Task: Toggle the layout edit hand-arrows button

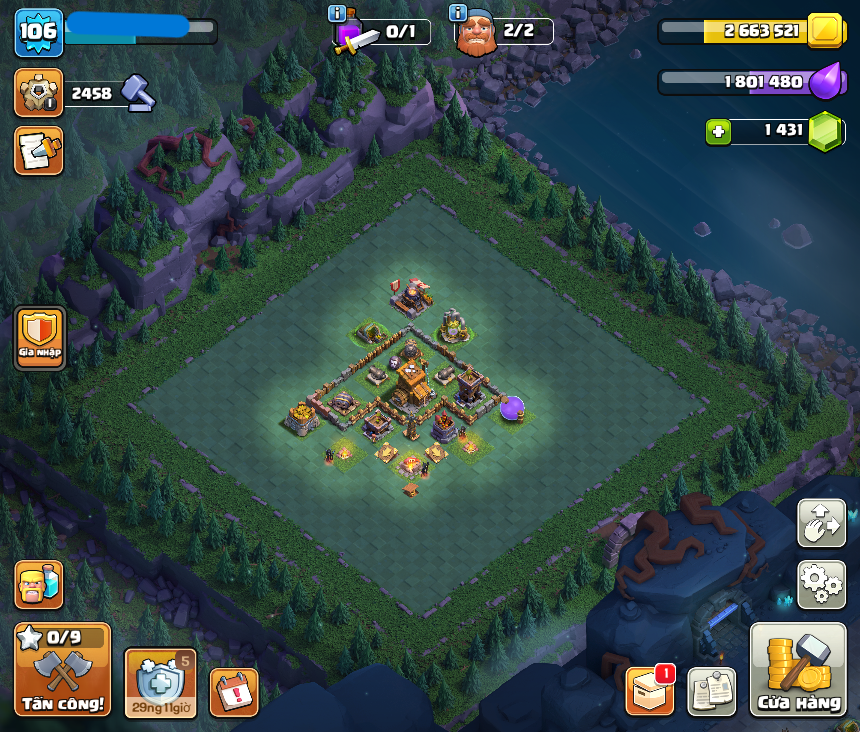Action: [821, 523]
